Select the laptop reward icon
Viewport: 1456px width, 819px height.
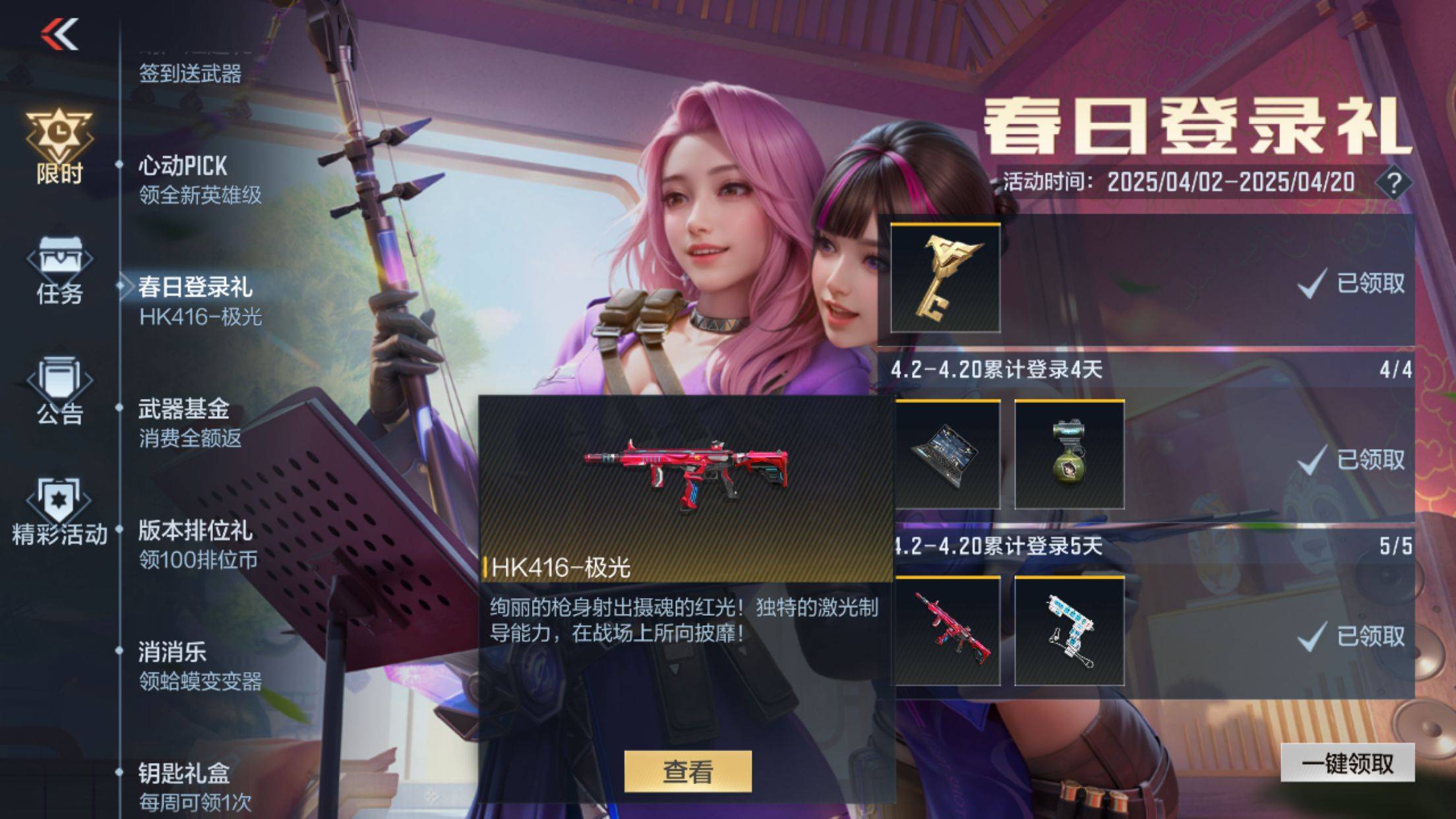click(x=945, y=454)
